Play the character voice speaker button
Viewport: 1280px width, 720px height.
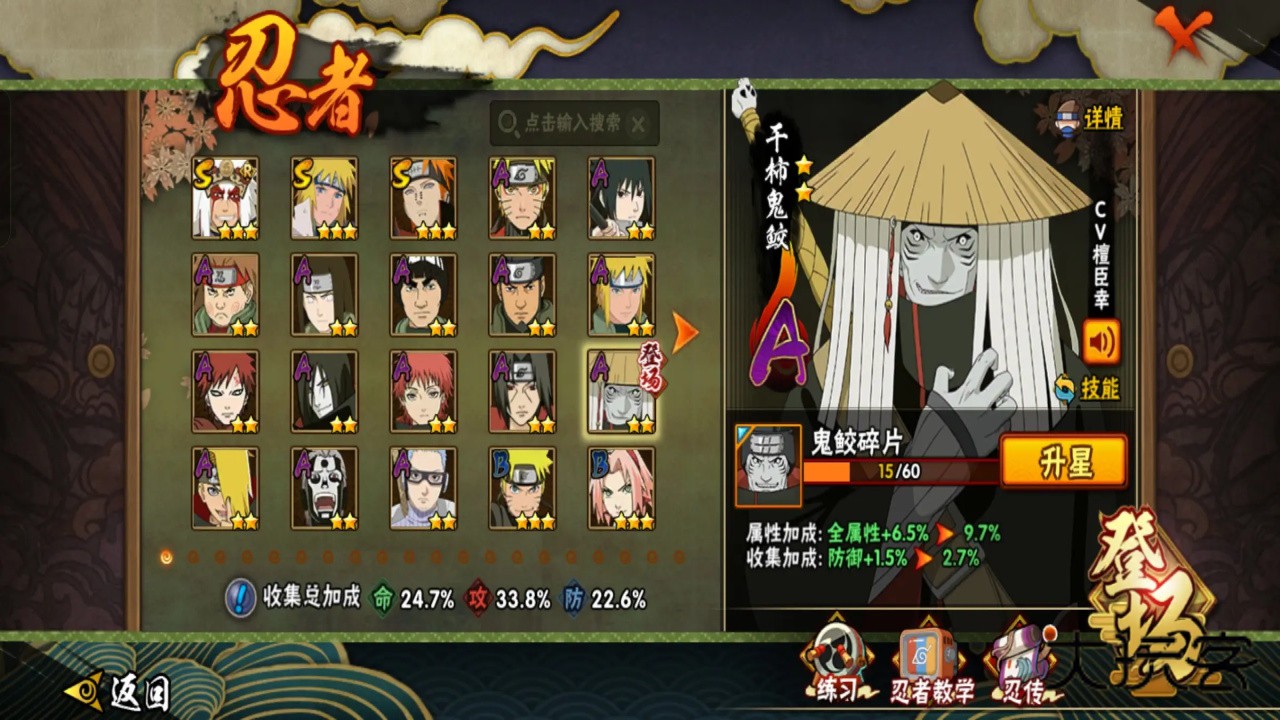tap(1101, 342)
